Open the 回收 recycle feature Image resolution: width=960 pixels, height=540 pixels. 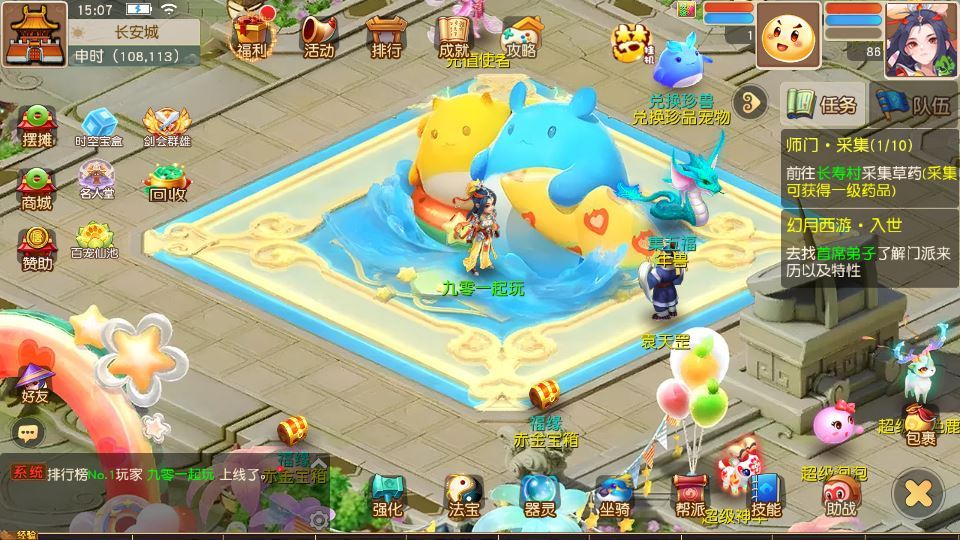(166, 181)
